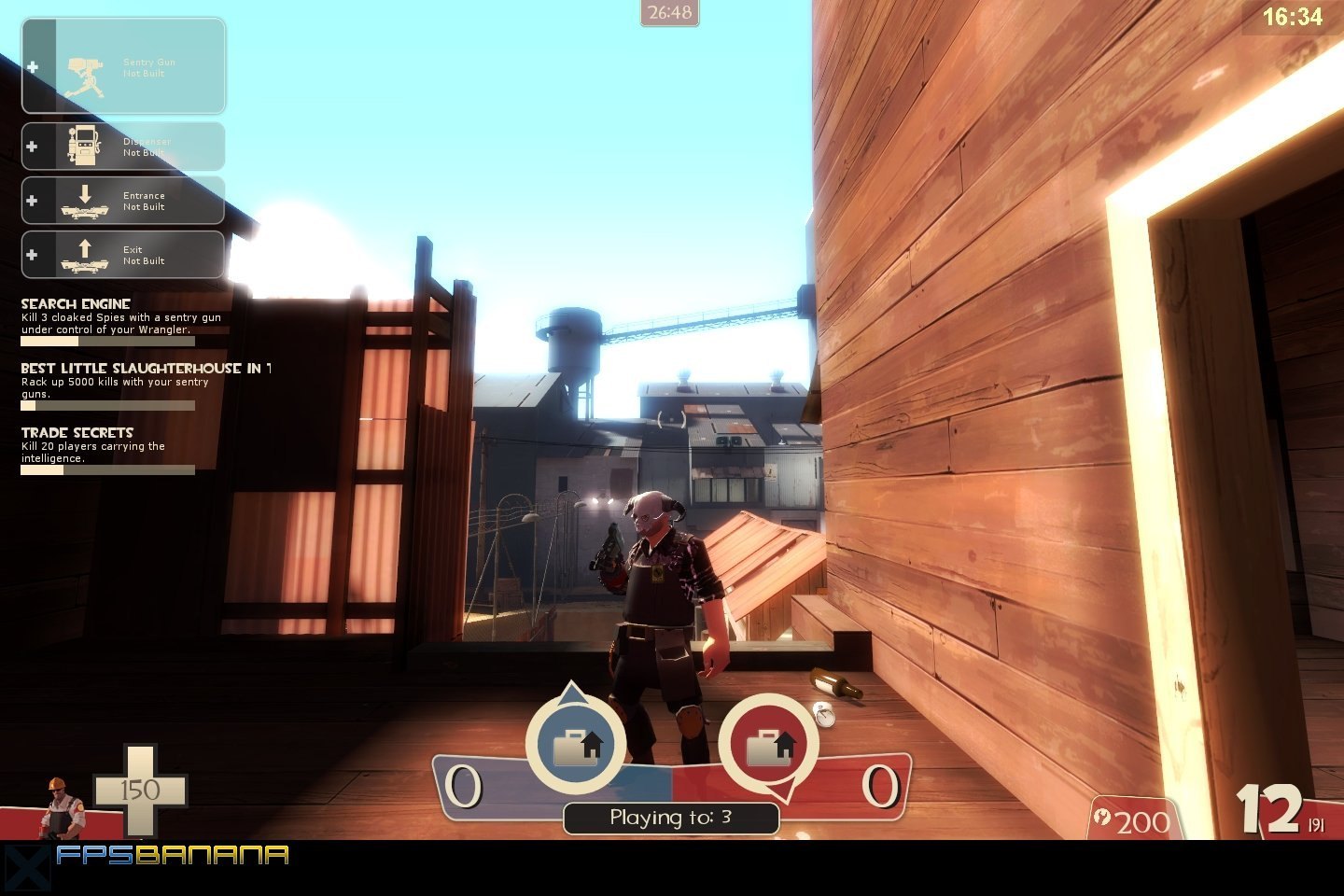Choose the teleporter Exit panel
Image resolution: width=1344 pixels, height=896 pixels.
click(x=123, y=255)
